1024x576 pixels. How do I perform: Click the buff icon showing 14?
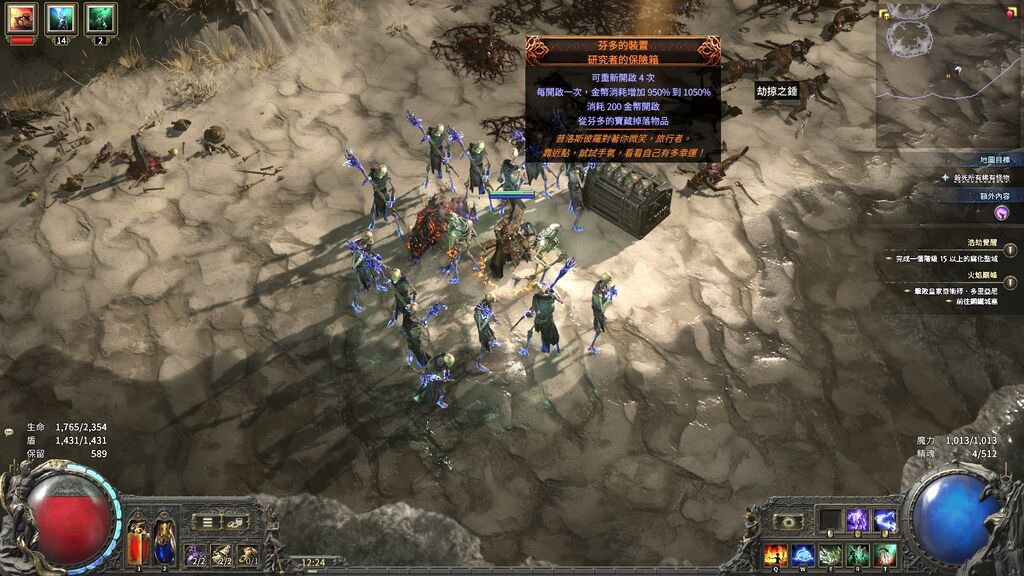(x=61, y=18)
